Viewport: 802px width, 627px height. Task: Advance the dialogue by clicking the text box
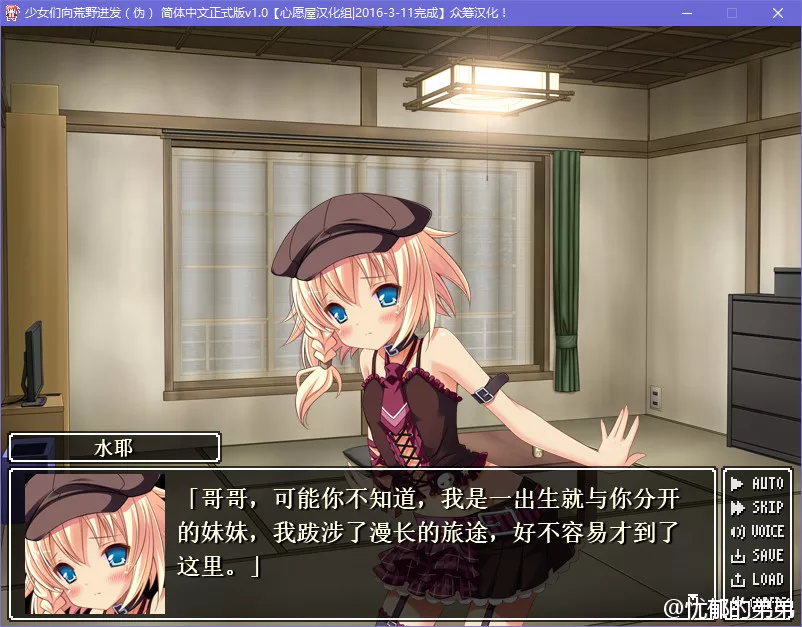pyautogui.click(x=440, y=531)
